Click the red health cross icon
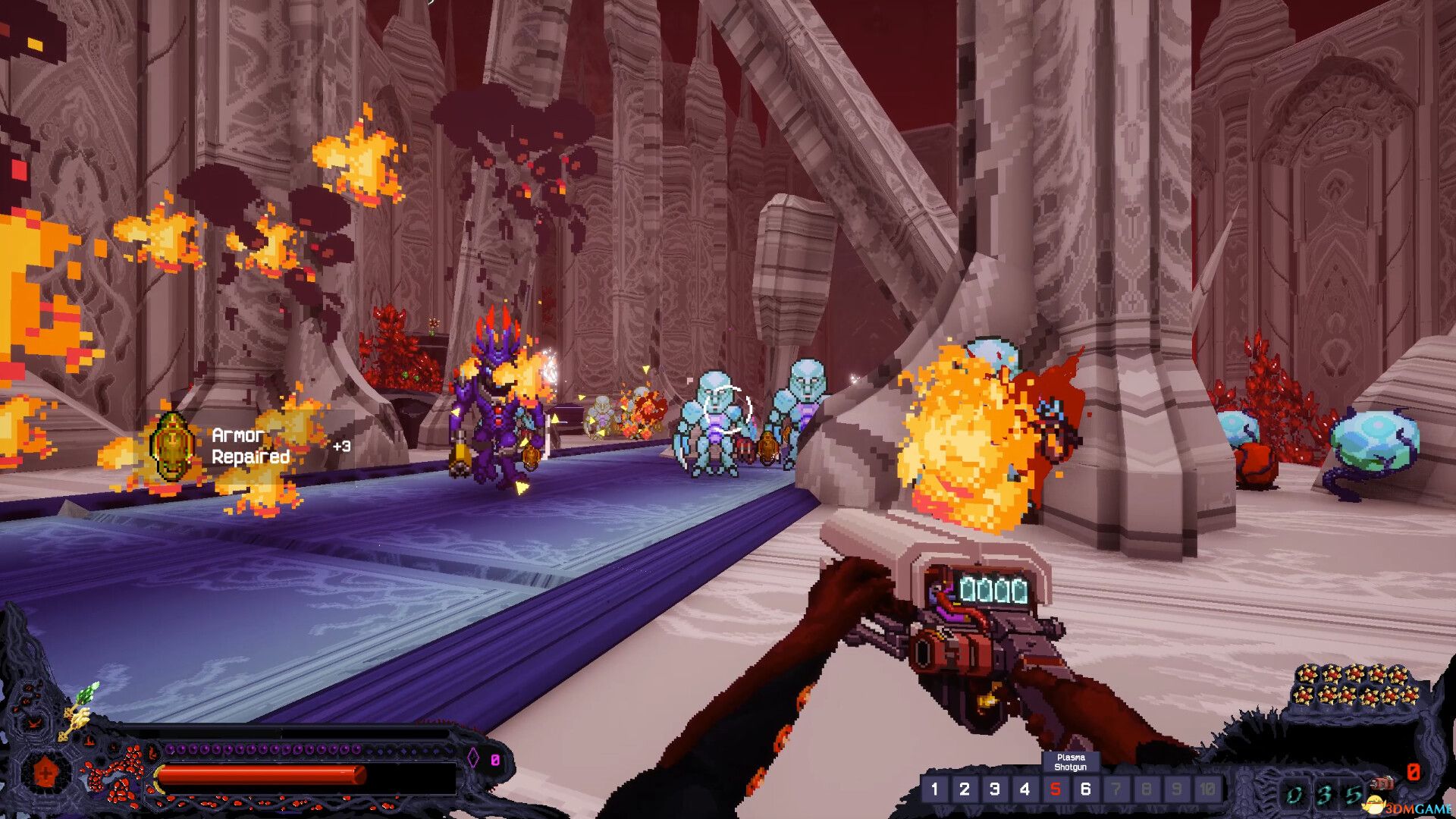This screenshot has width=1456, height=819. tap(46, 774)
